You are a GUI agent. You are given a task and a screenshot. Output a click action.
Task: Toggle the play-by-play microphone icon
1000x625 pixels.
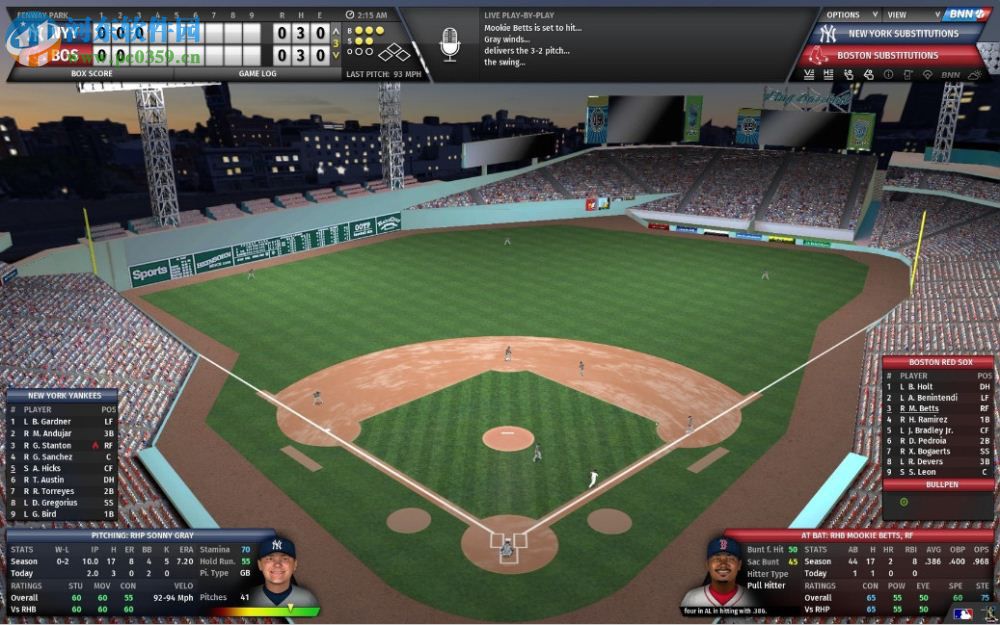449,44
